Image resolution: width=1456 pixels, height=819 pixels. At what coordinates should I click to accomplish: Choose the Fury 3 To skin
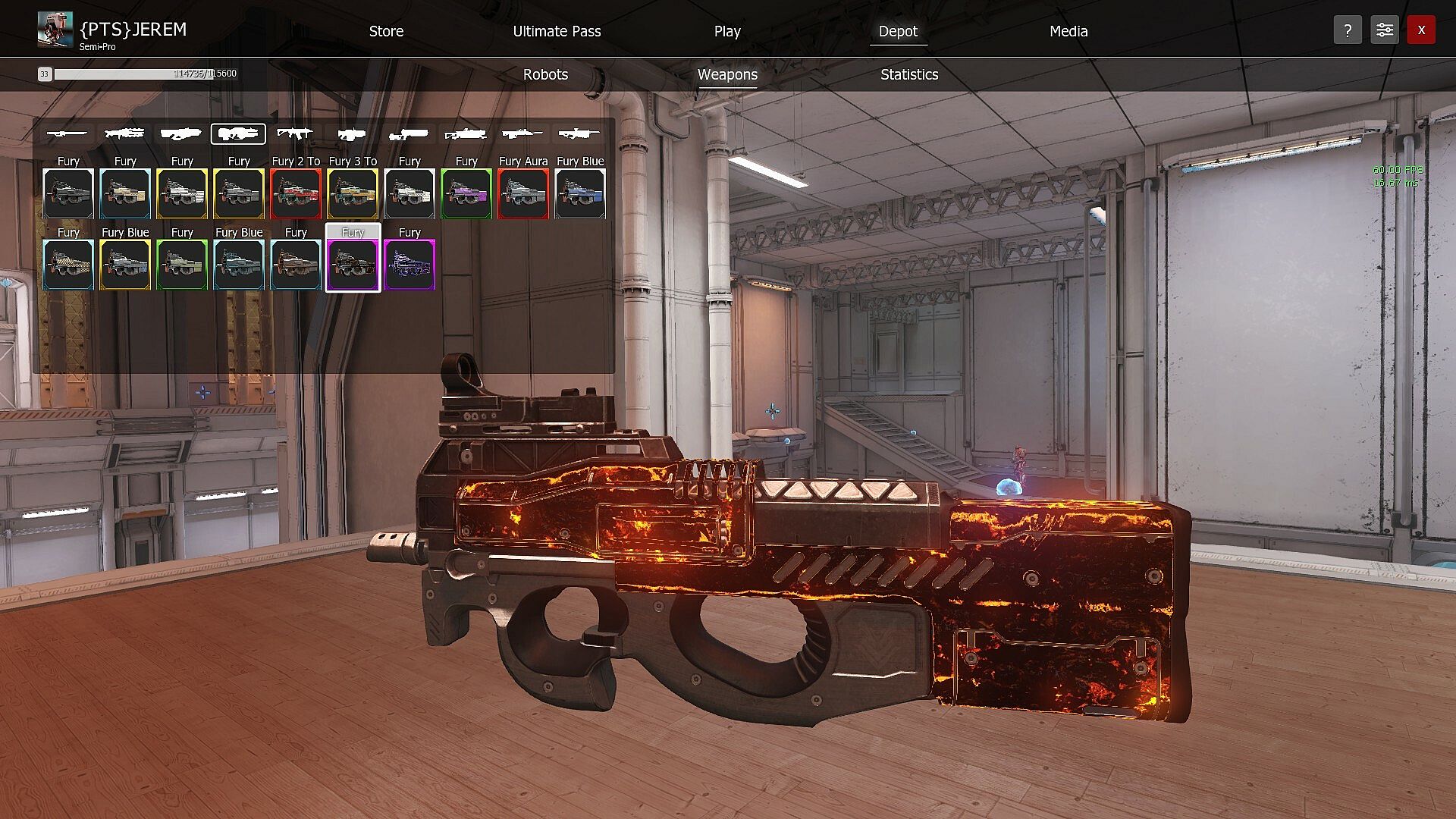[353, 193]
